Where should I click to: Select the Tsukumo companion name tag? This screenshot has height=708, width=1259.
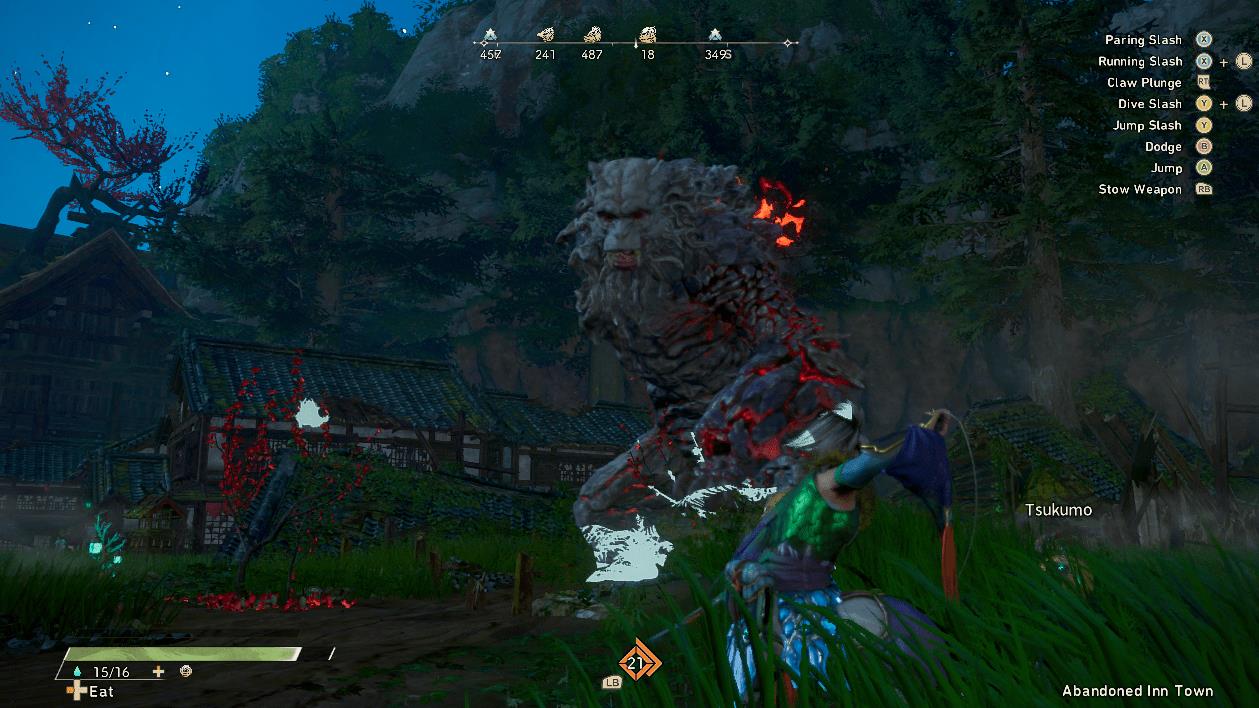1058,510
